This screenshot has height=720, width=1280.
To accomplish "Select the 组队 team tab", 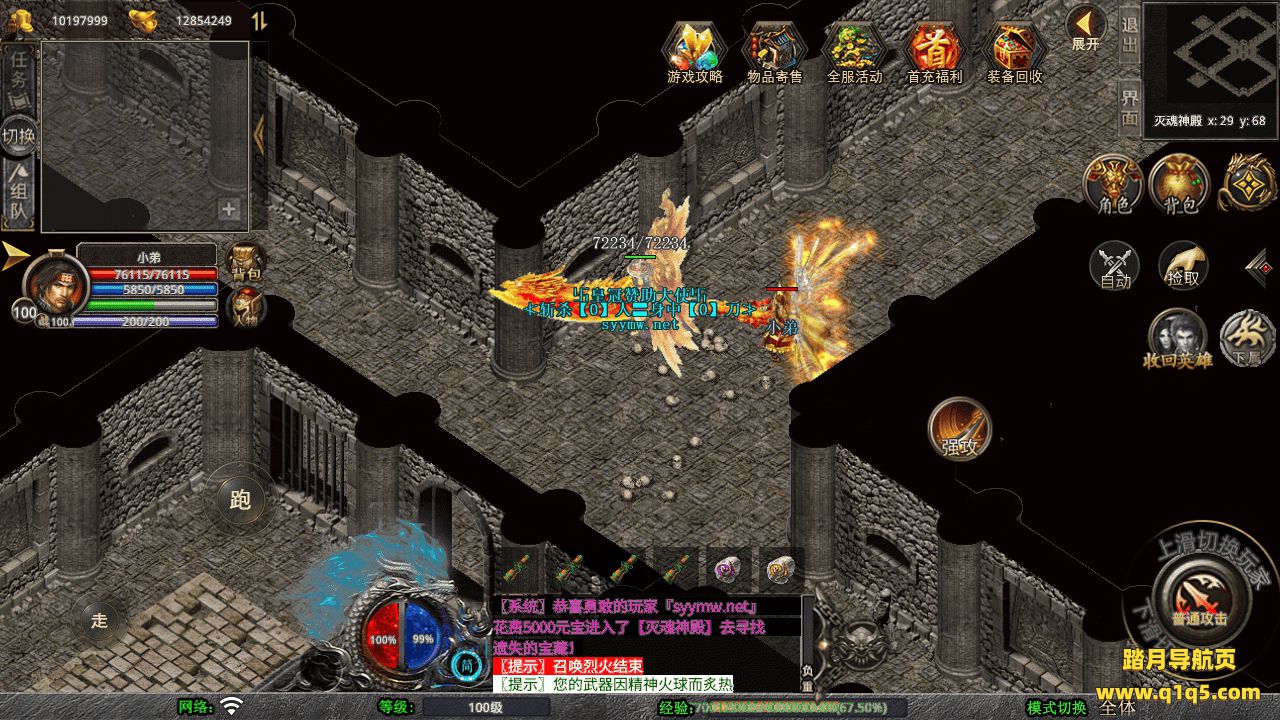I will (x=19, y=194).
